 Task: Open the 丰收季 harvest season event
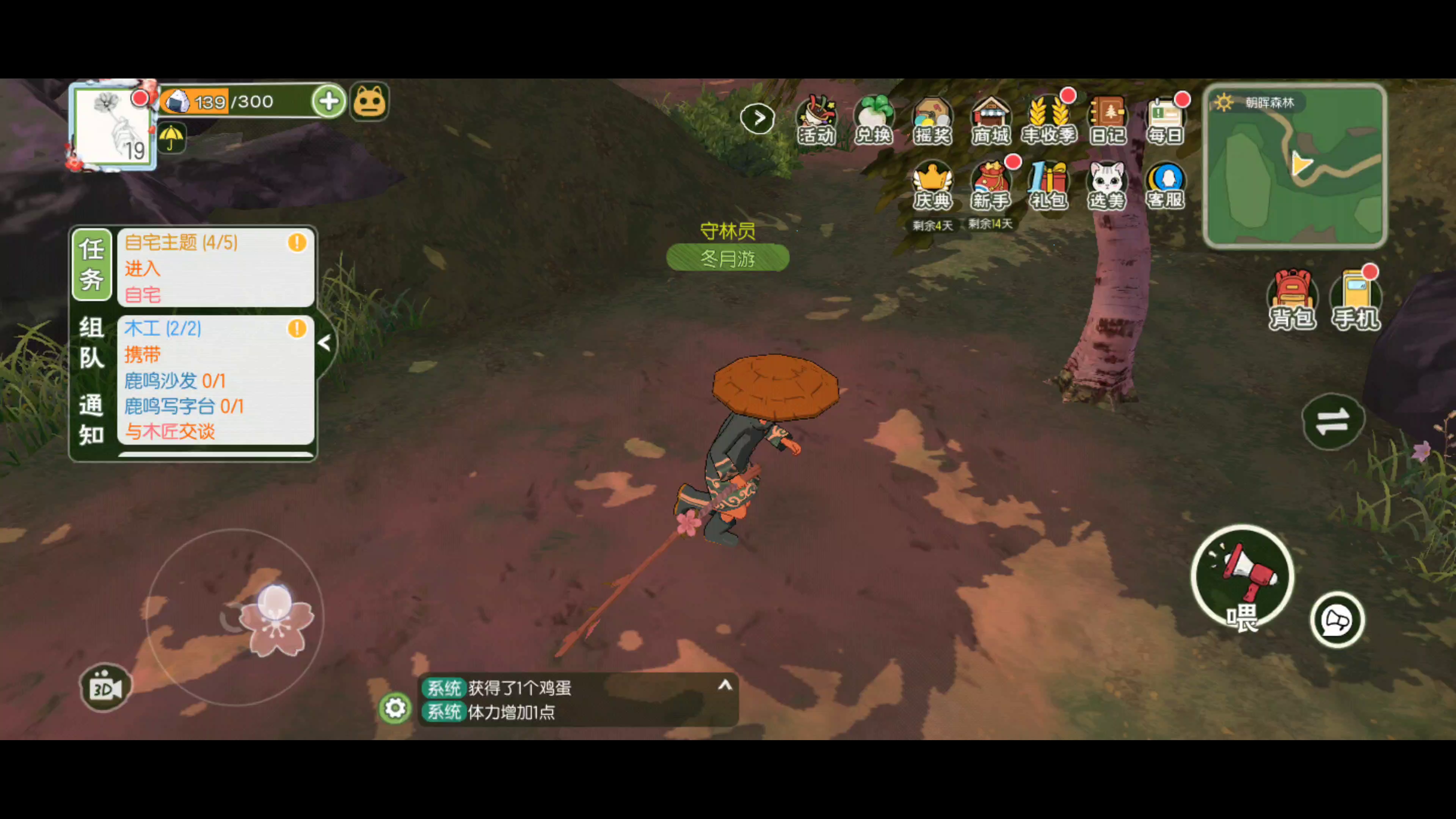1049,120
